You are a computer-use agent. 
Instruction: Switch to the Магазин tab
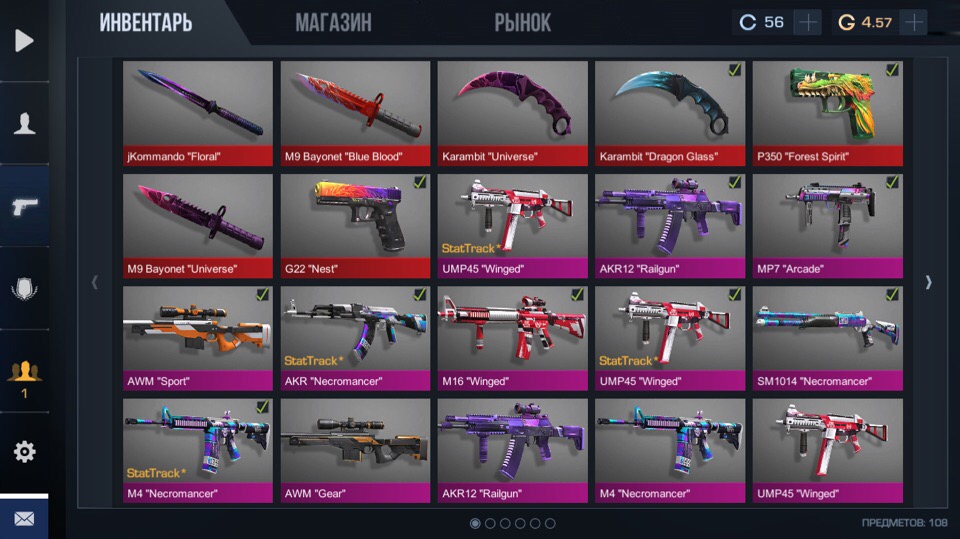pyautogui.click(x=333, y=22)
